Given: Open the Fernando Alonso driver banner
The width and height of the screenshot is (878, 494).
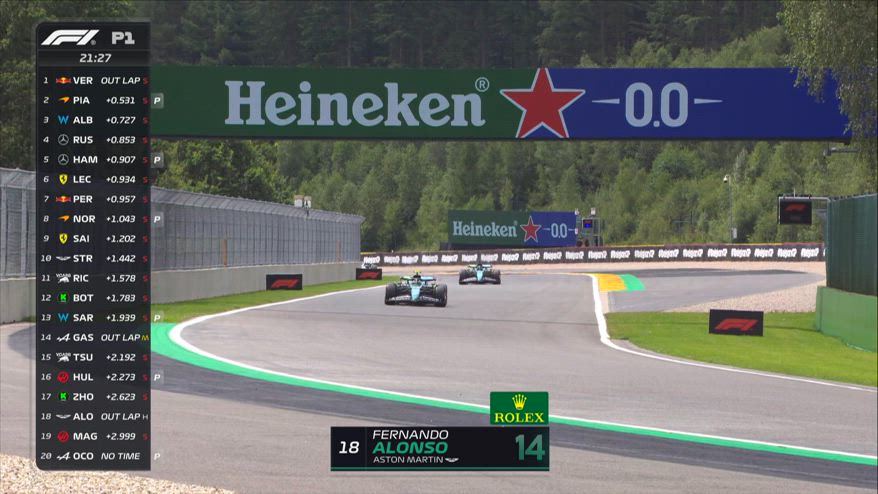Looking at the screenshot, I should point(440,447).
